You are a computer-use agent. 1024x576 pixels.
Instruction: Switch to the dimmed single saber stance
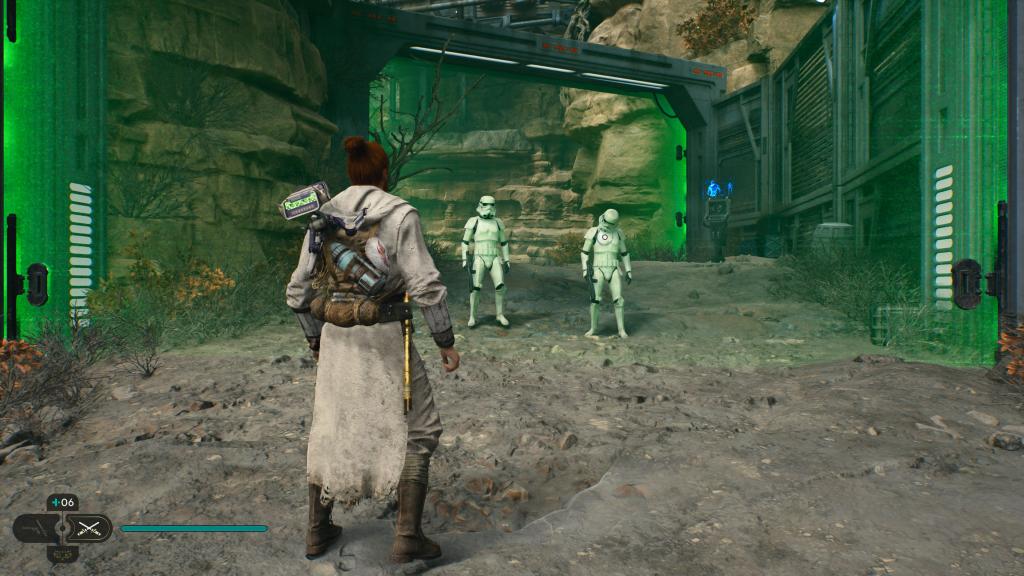coord(33,528)
